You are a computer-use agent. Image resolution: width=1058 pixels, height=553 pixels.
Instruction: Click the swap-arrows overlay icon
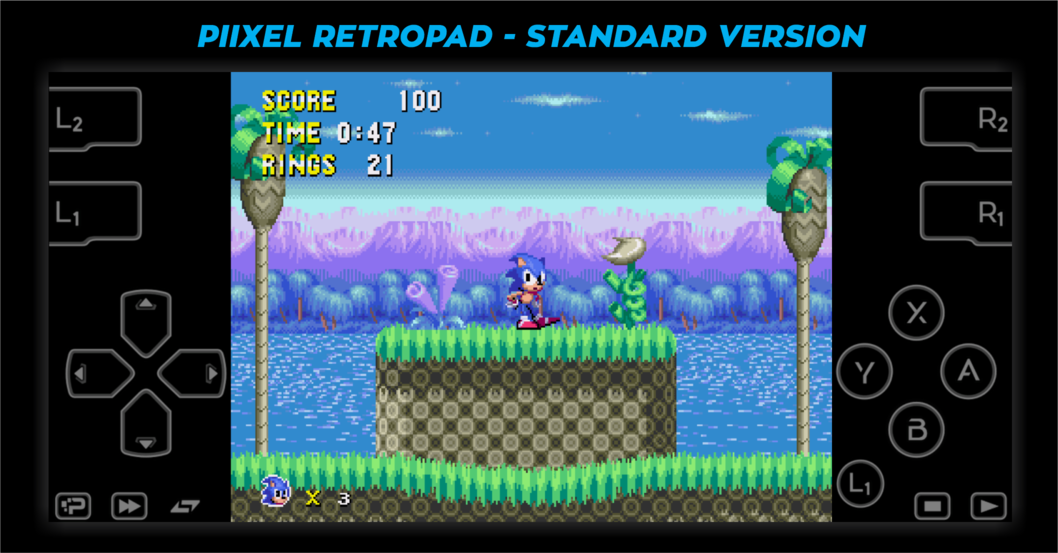185,506
